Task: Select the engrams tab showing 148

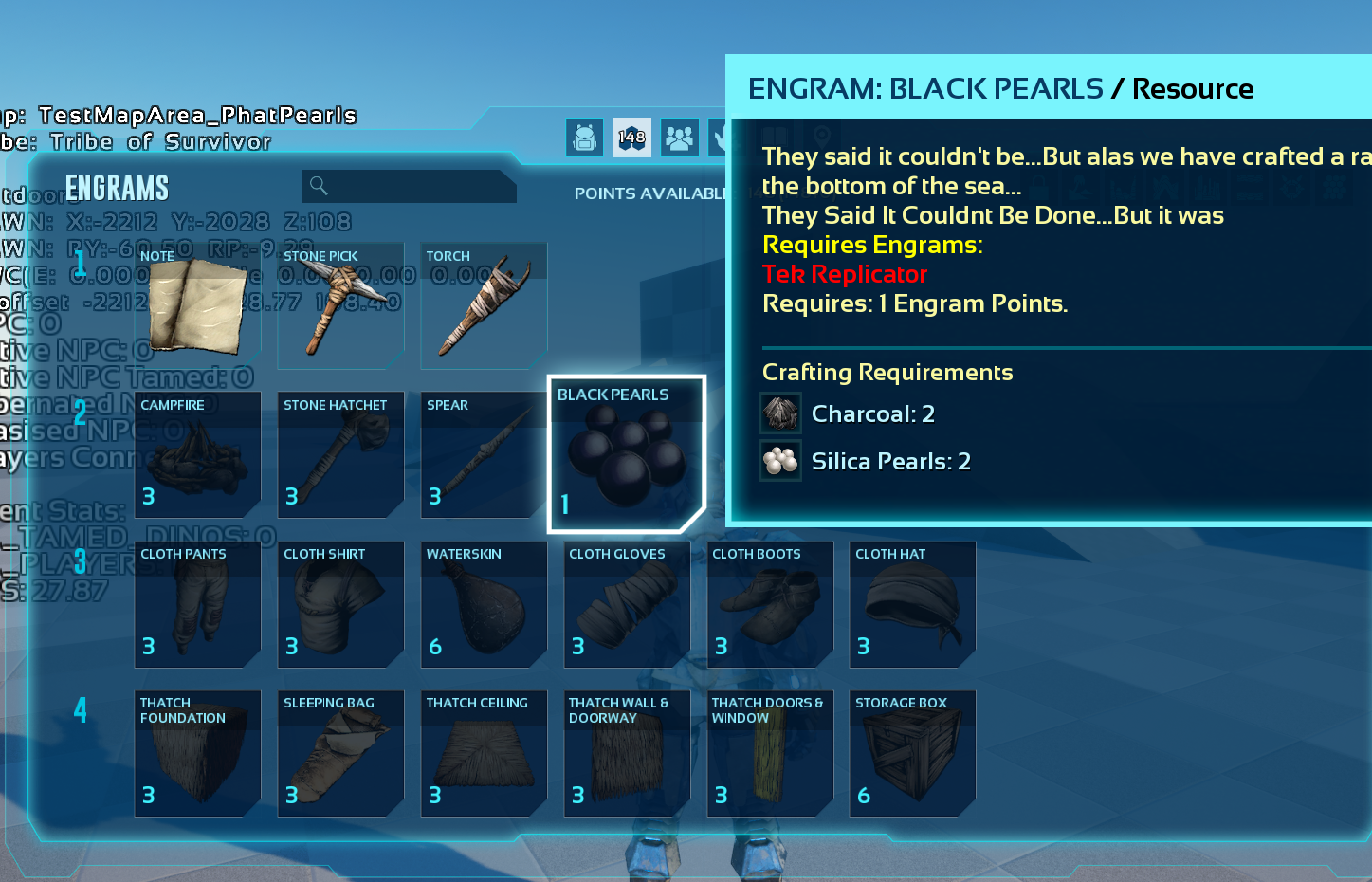Action: click(631, 138)
